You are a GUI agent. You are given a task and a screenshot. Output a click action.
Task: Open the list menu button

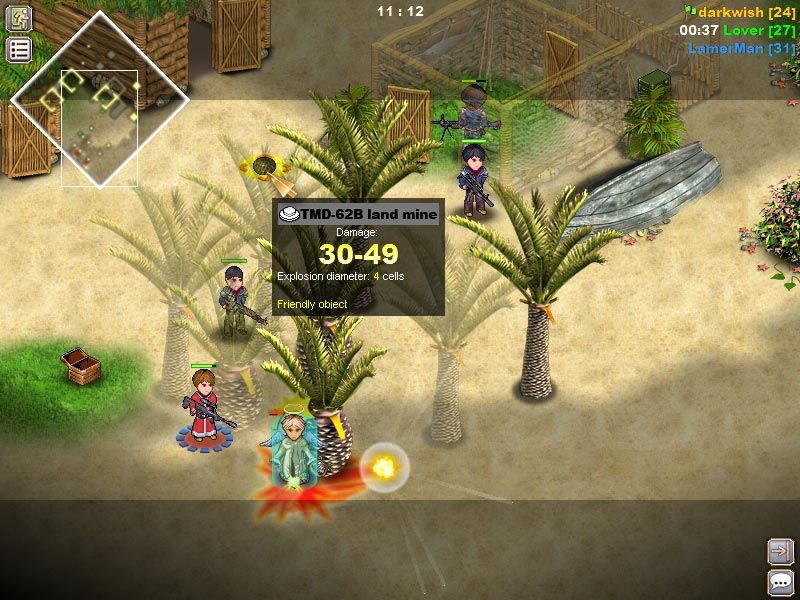19,50
